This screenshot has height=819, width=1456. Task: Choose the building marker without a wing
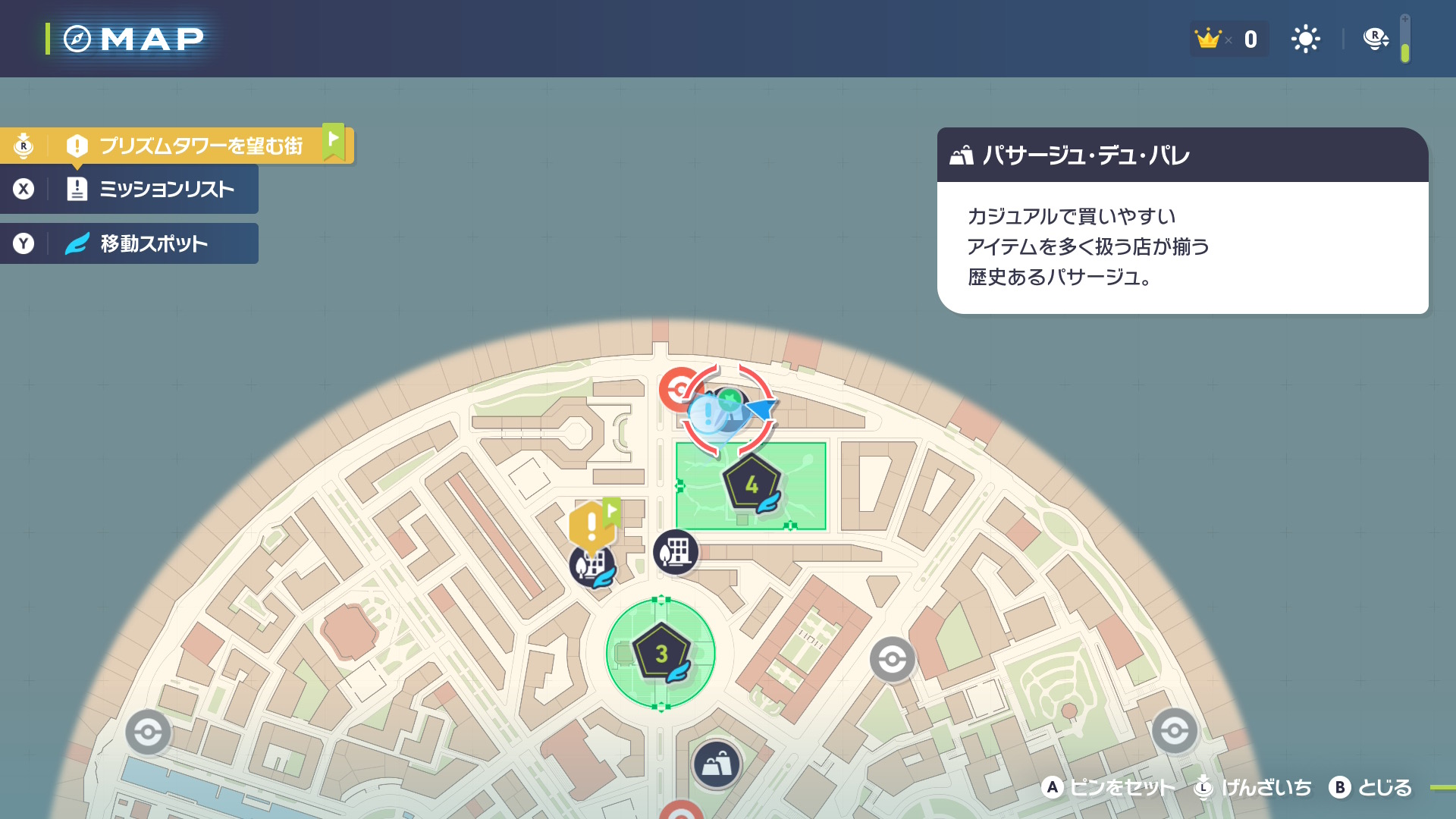pos(675,551)
